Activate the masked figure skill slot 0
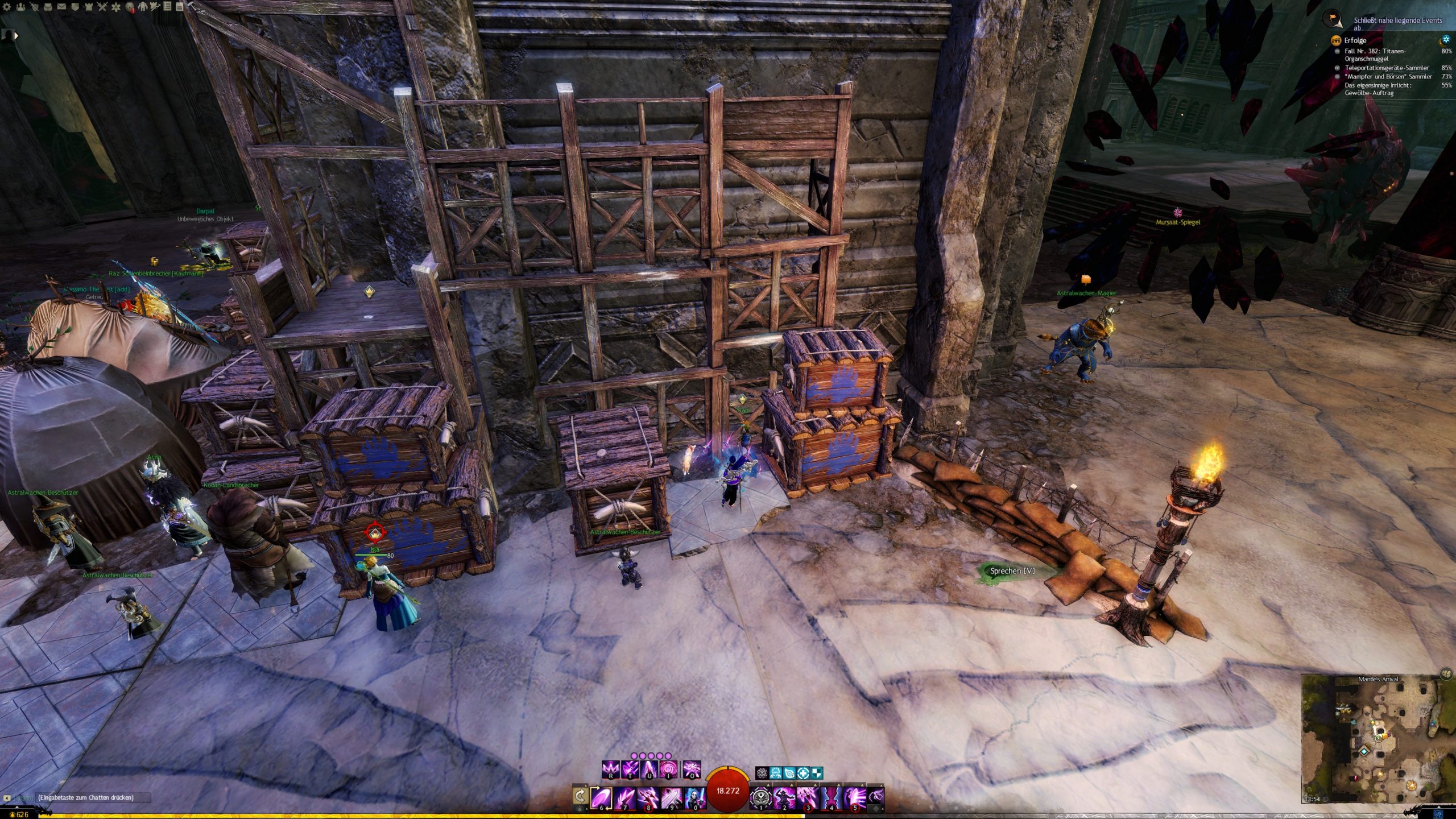This screenshot has height=819, width=1456. [x=694, y=797]
